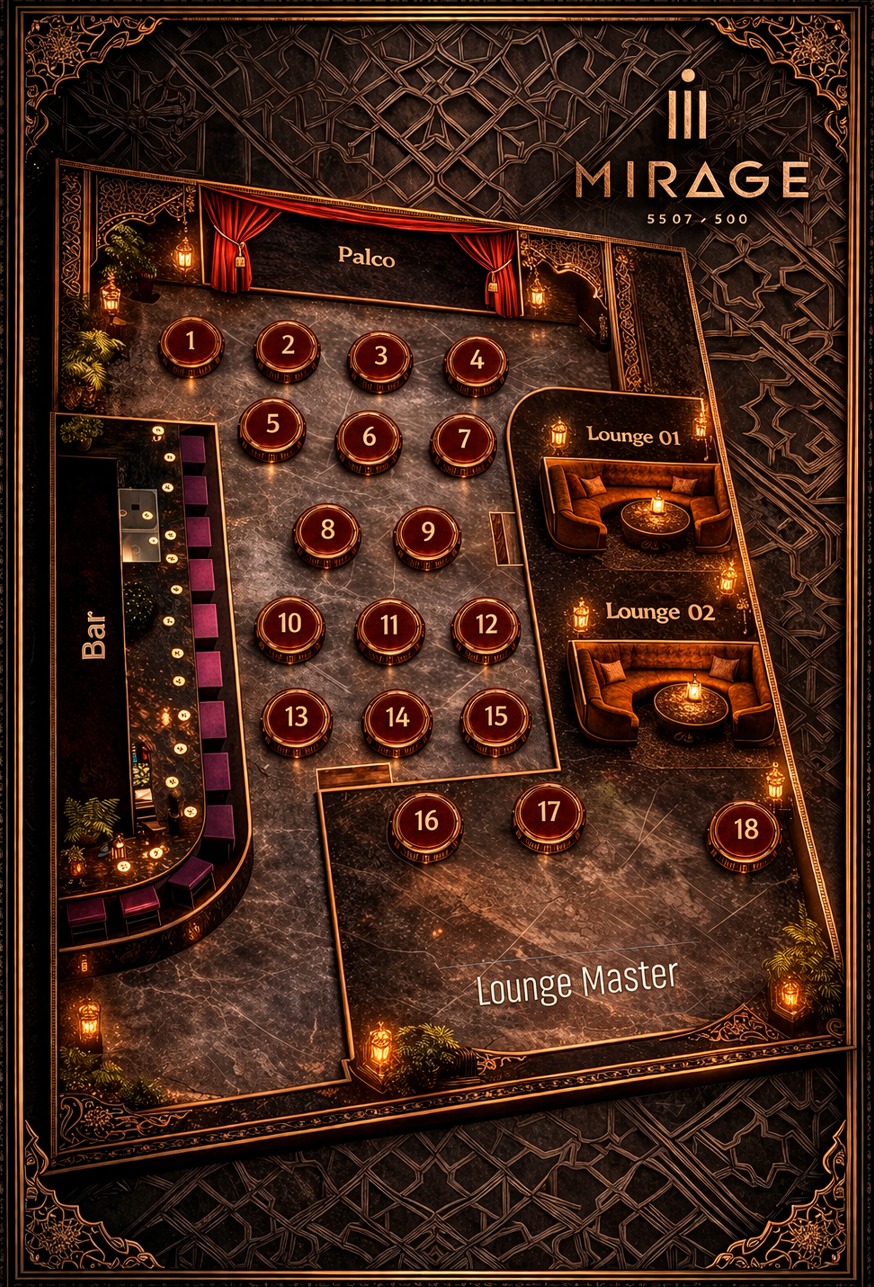Select table 4
The height and width of the screenshot is (1287, 874).
[476, 362]
